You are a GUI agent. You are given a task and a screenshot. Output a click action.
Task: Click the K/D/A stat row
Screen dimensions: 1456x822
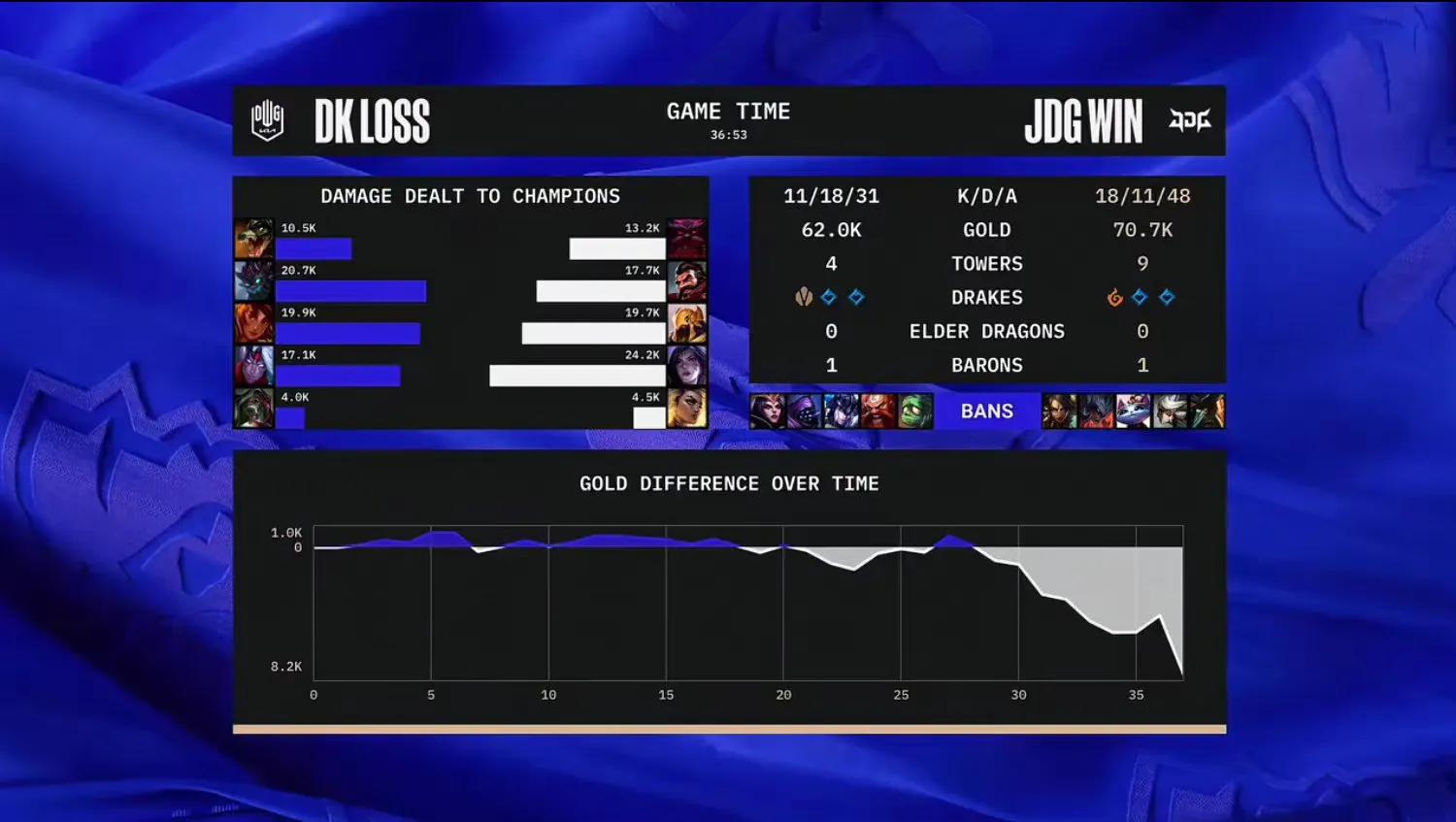pyautogui.click(x=987, y=195)
